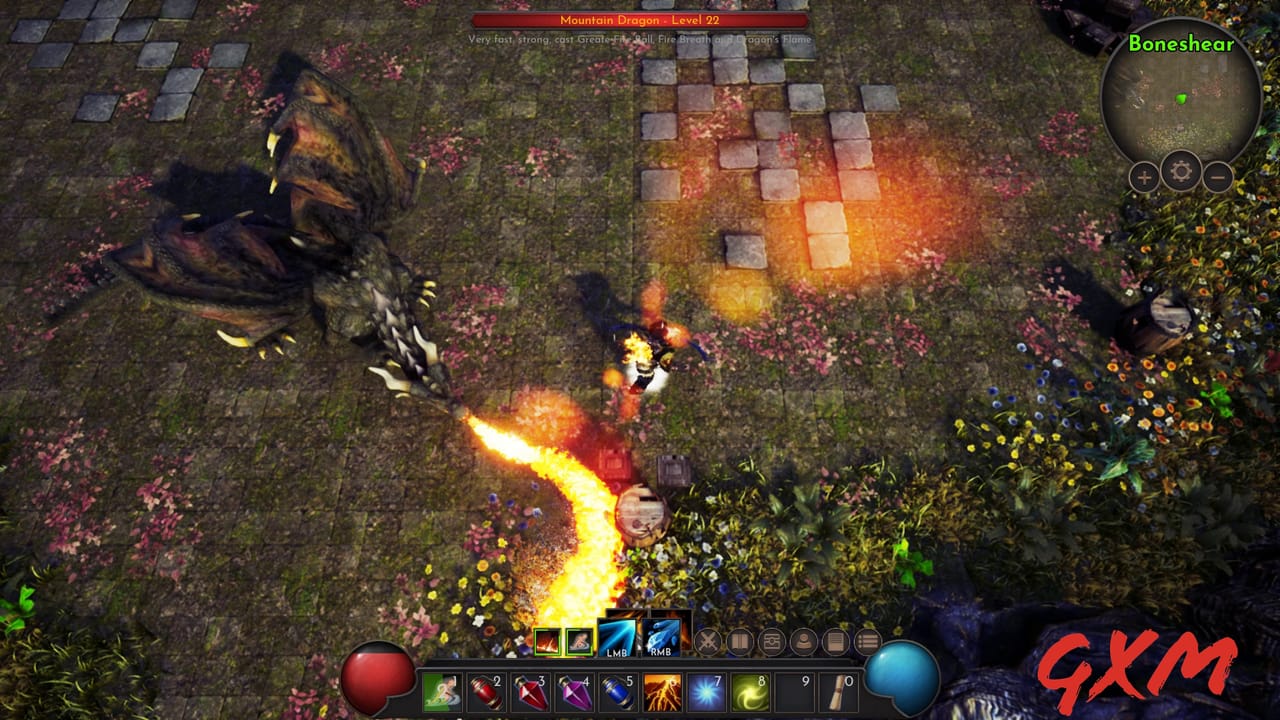This screenshot has width=1280, height=720.
Task: Toggle the green-bordered rage buff icon
Action: (579, 641)
